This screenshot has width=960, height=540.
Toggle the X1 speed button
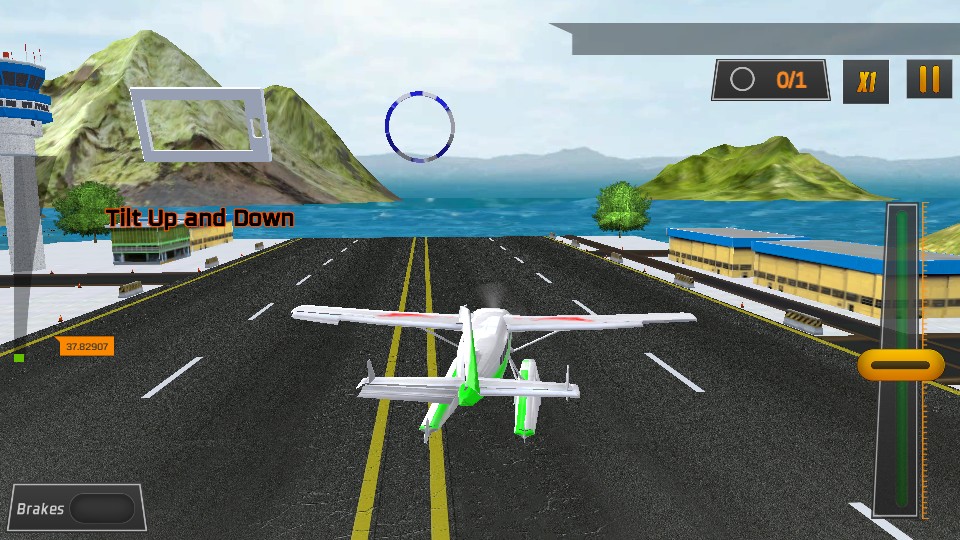coord(866,81)
